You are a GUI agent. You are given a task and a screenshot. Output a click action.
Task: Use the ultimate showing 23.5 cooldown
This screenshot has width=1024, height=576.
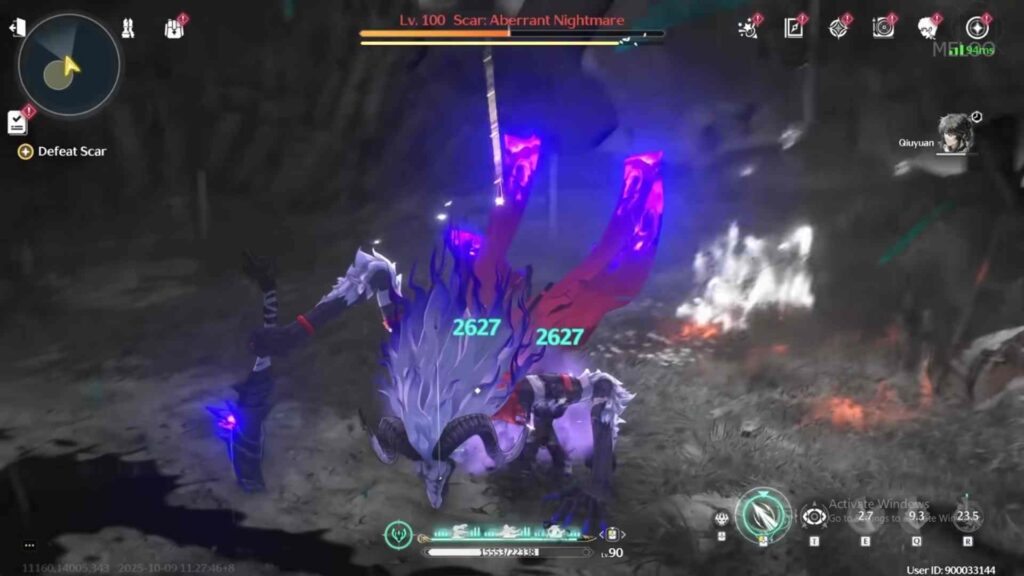(x=967, y=517)
